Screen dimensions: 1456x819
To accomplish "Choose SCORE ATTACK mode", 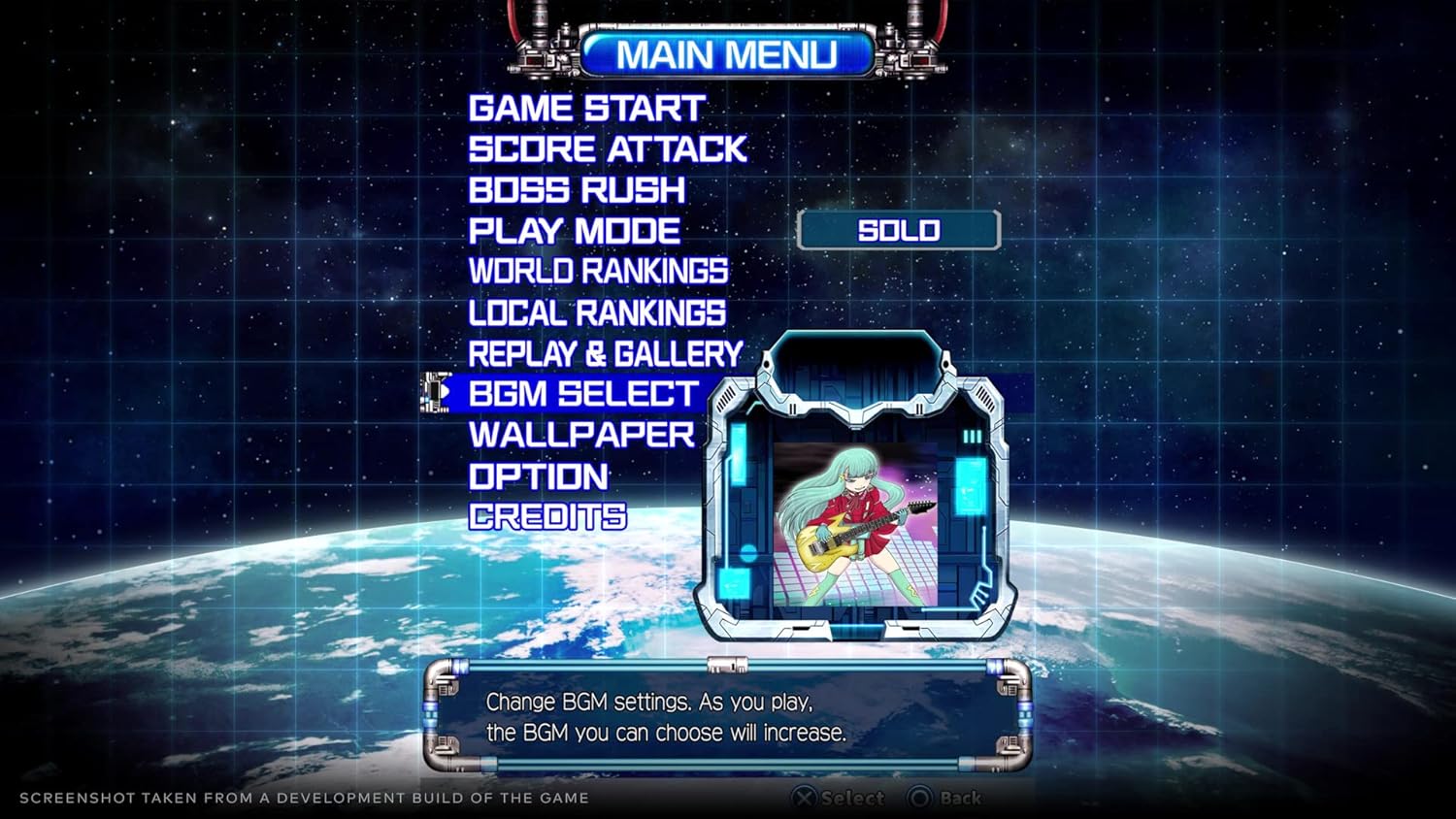I will pyautogui.click(x=606, y=148).
